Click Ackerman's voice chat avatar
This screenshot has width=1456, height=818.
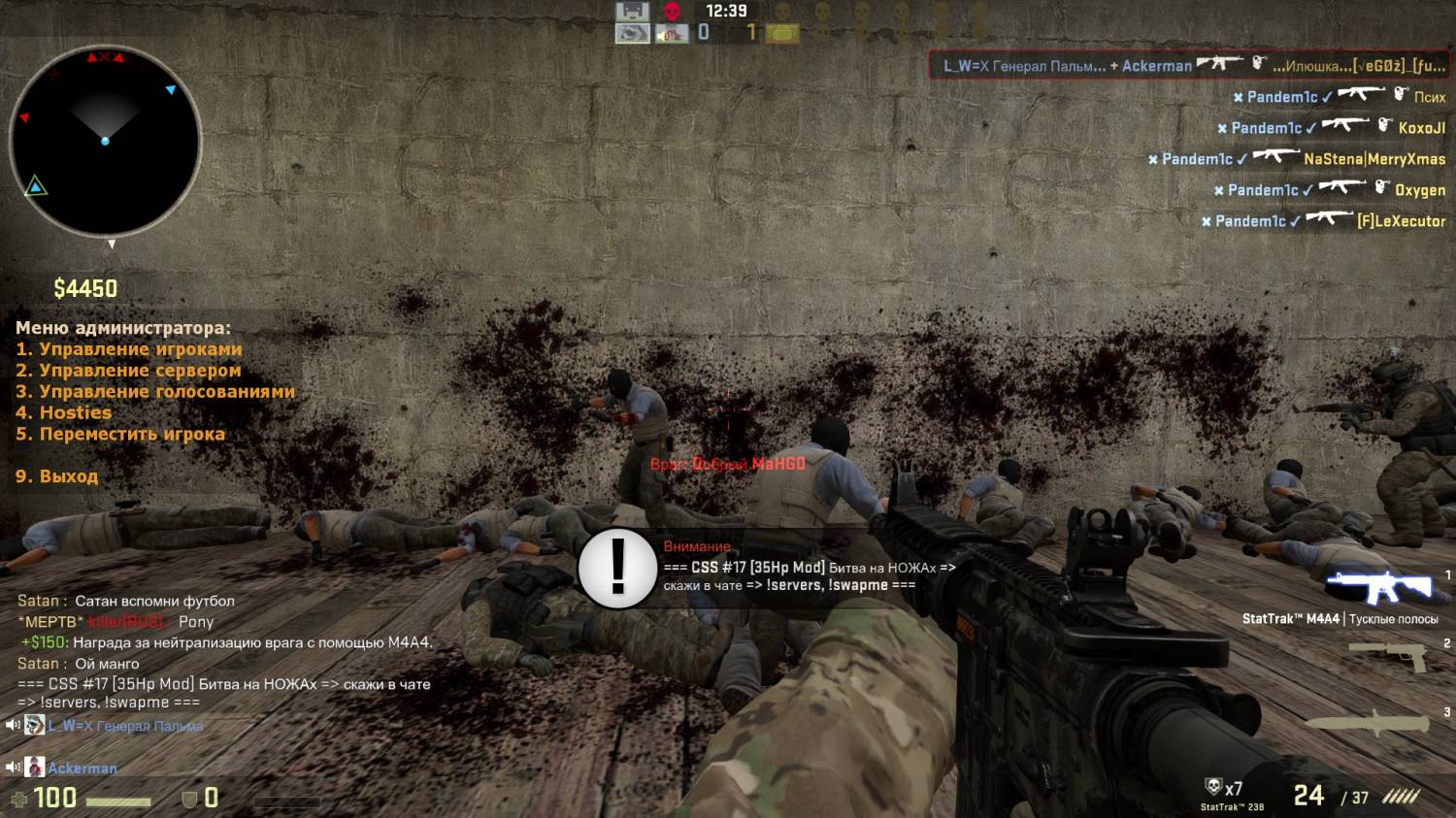pyautogui.click(x=35, y=768)
